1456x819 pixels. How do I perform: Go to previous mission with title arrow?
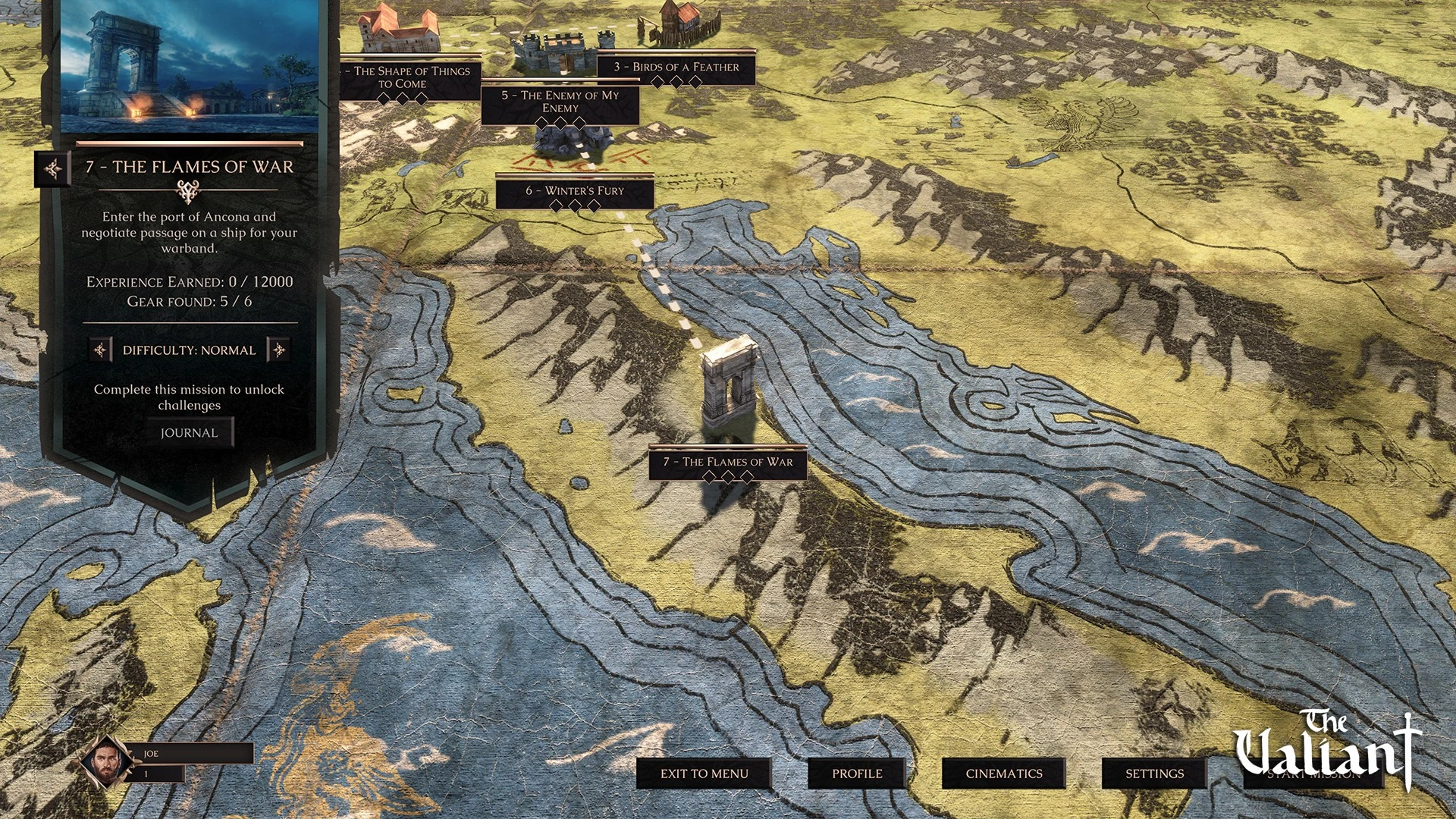(x=53, y=168)
